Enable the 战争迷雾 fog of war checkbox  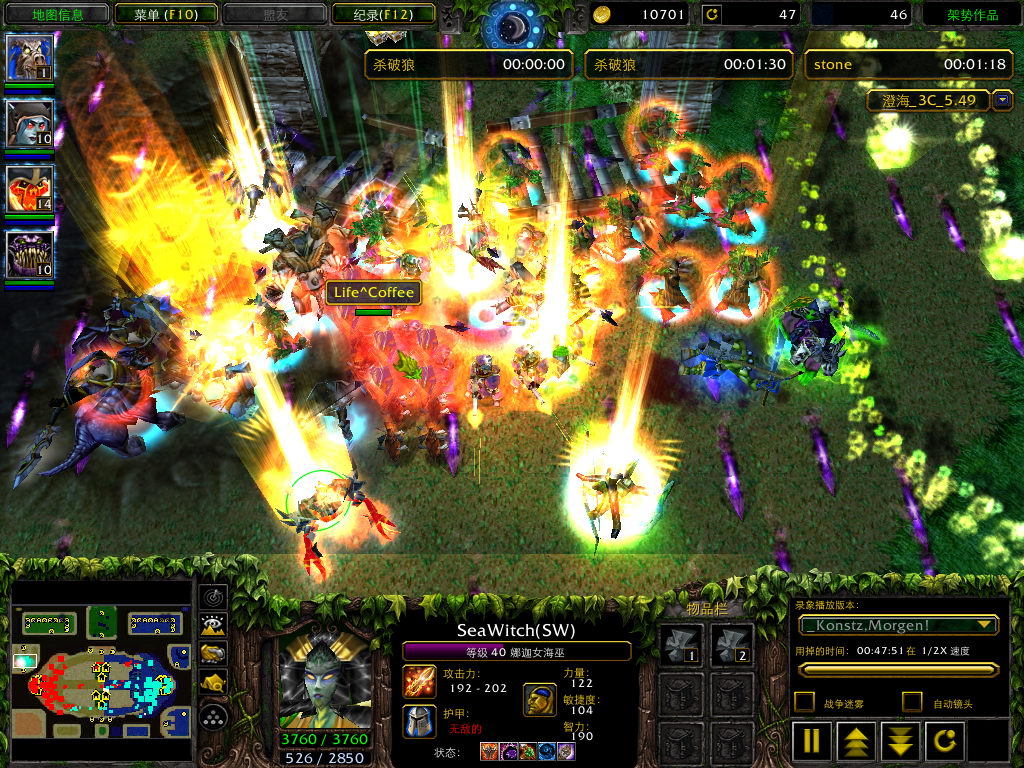click(x=804, y=702)
